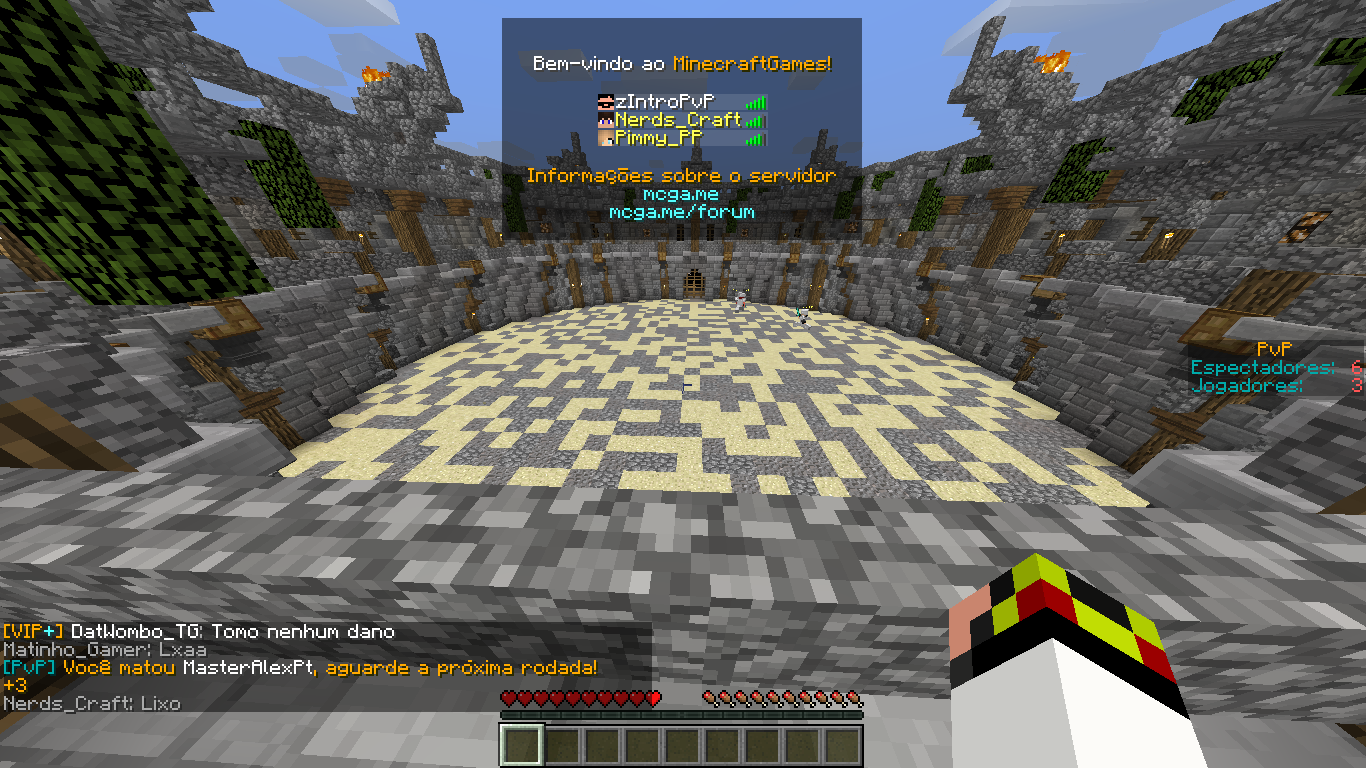The image size is (1366, 768).
Task: Select the highlighted first hotbar slot
Action: click(522, 745)
